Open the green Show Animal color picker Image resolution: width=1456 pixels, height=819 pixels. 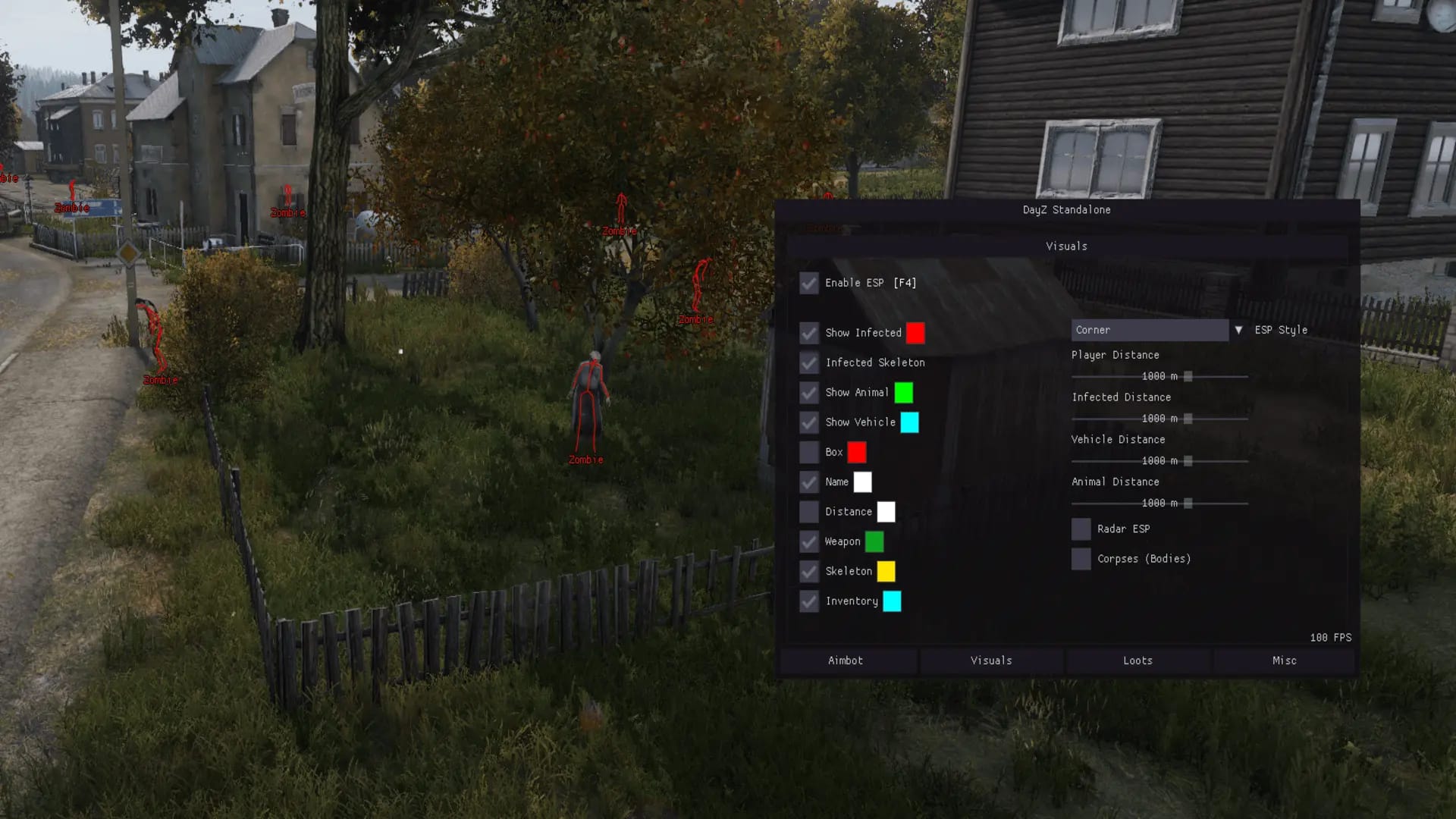(x=903, y=393)
